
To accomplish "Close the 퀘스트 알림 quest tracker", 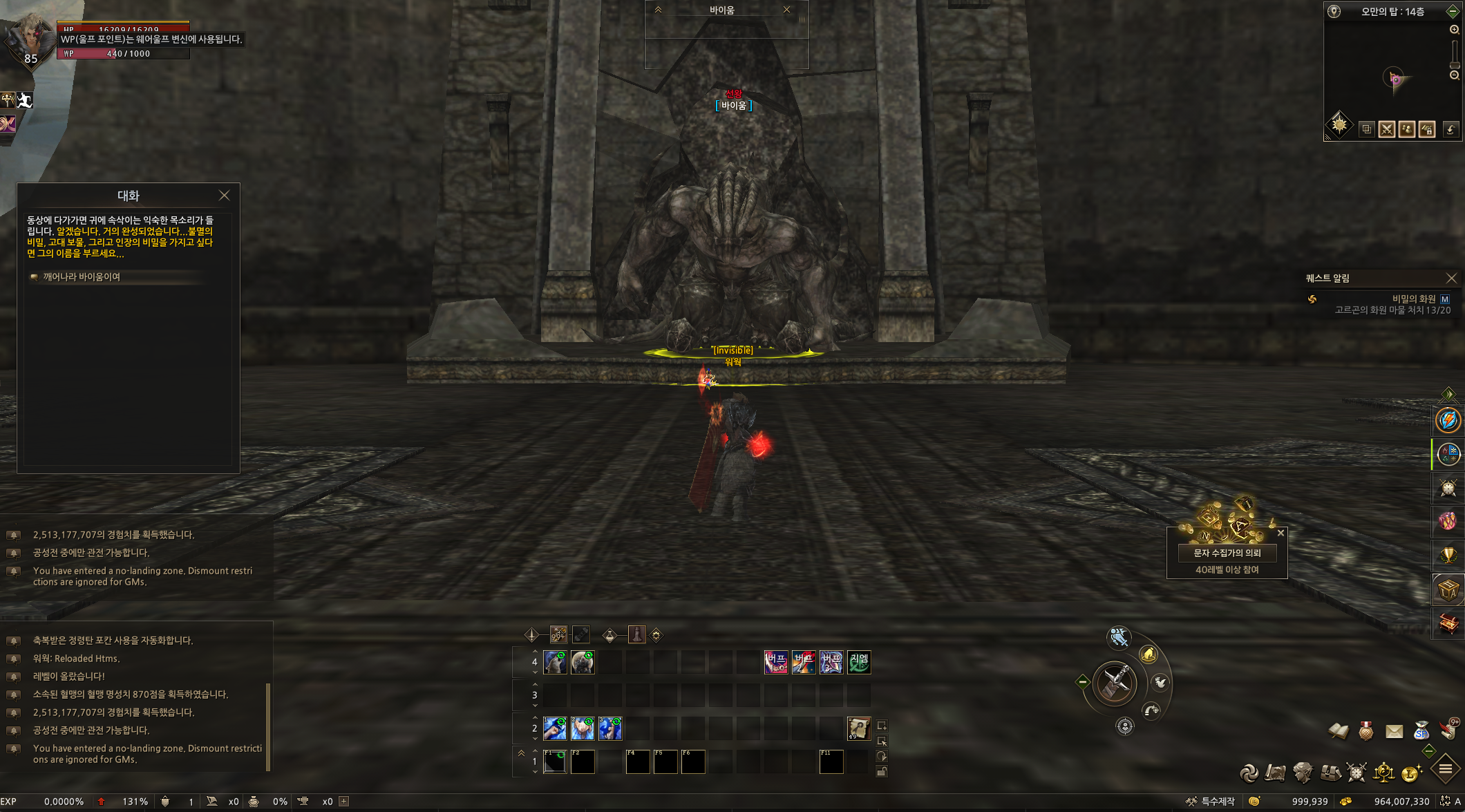I will coord(1451,278).
